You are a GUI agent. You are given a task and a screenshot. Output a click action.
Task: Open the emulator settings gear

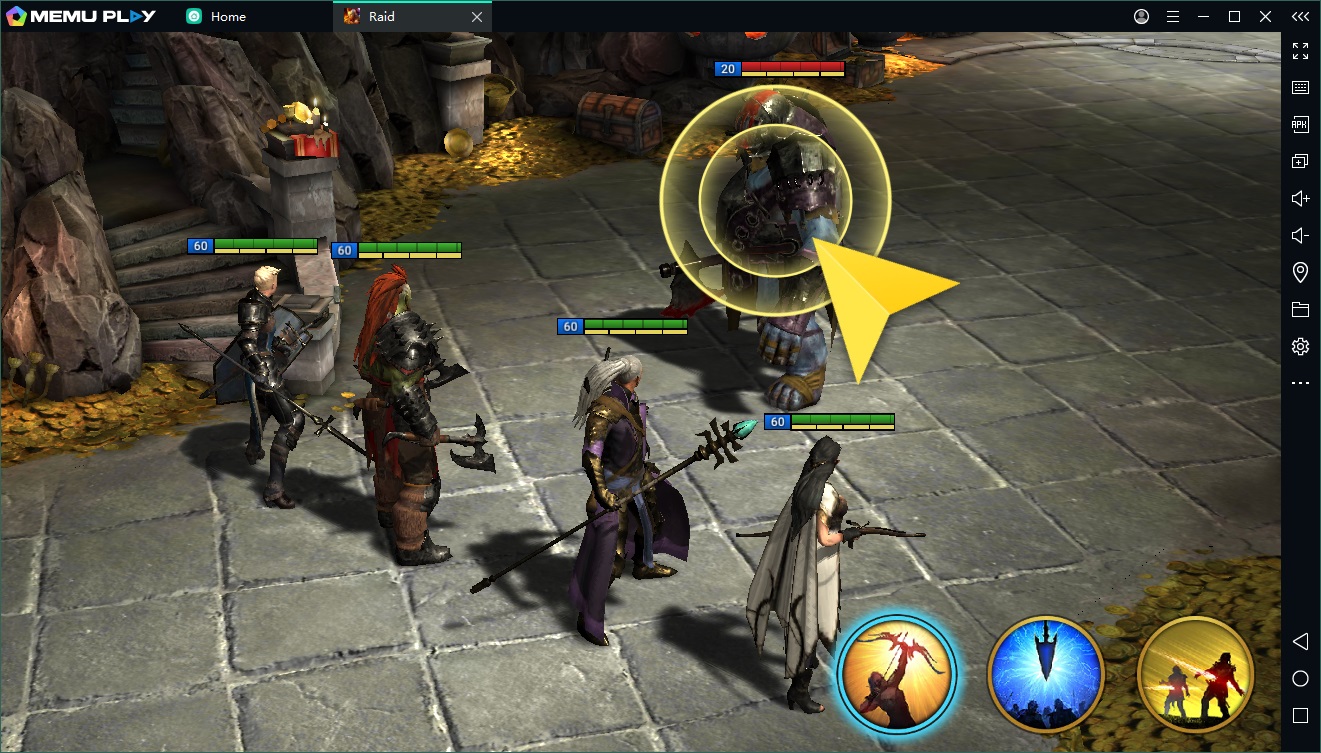coord(1300,347)
